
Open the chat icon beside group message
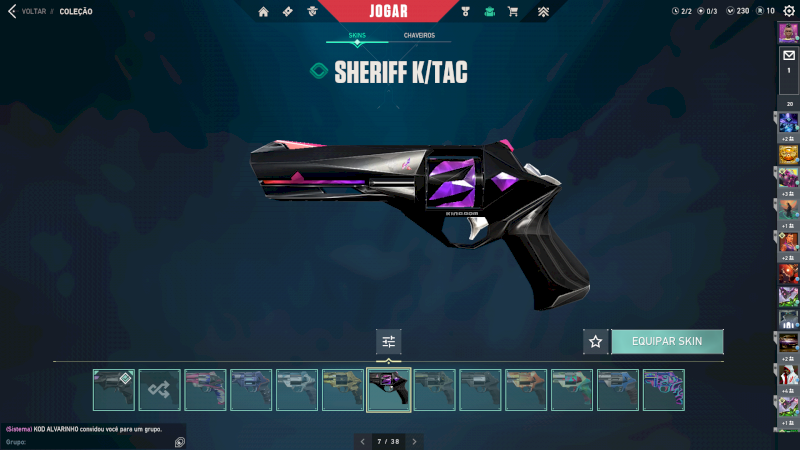pyautogui.click(x=179, y=441)
